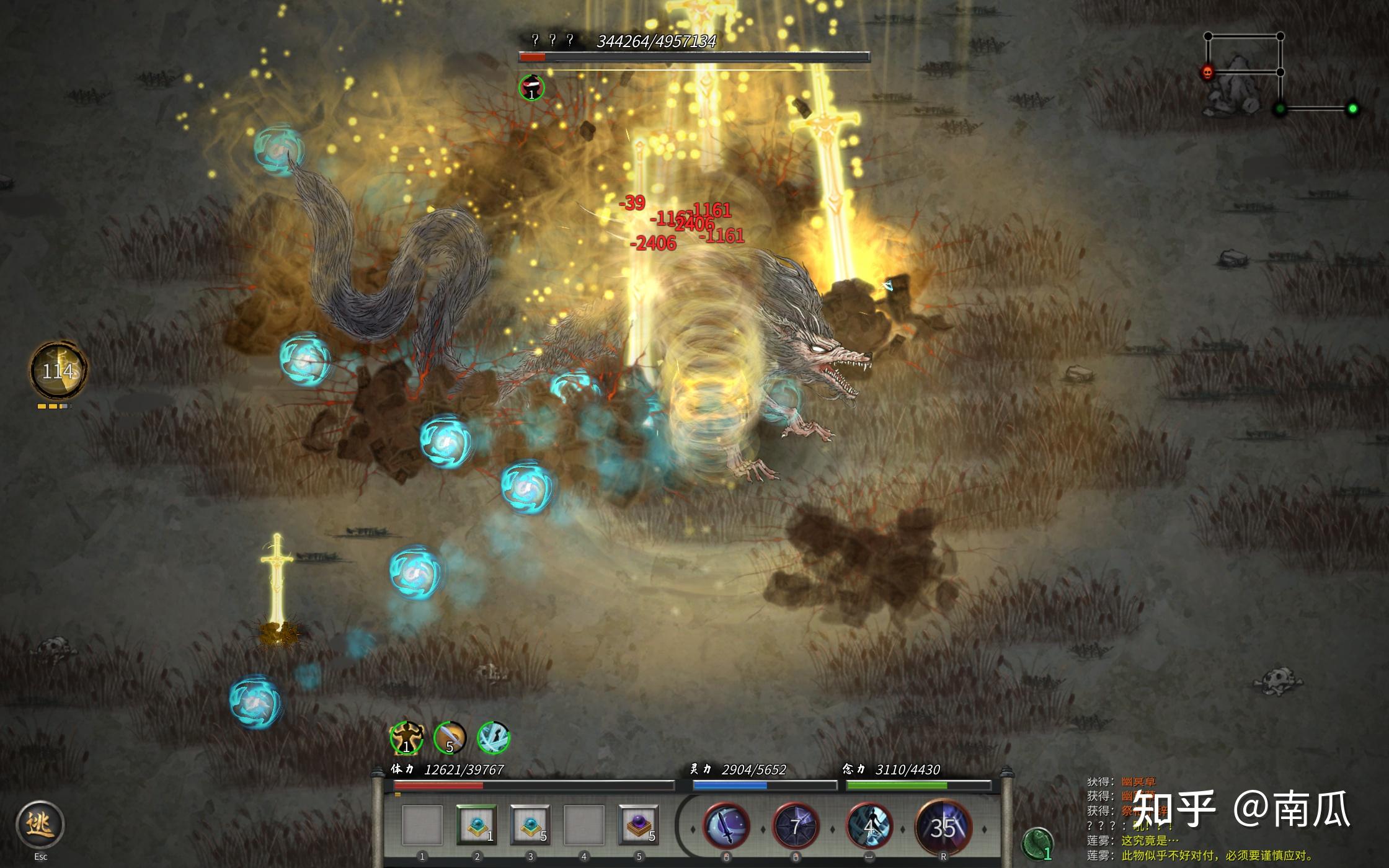Activate the sword attack skill
The width and height of the screenshot is (1389, 868).
(726, 826)
